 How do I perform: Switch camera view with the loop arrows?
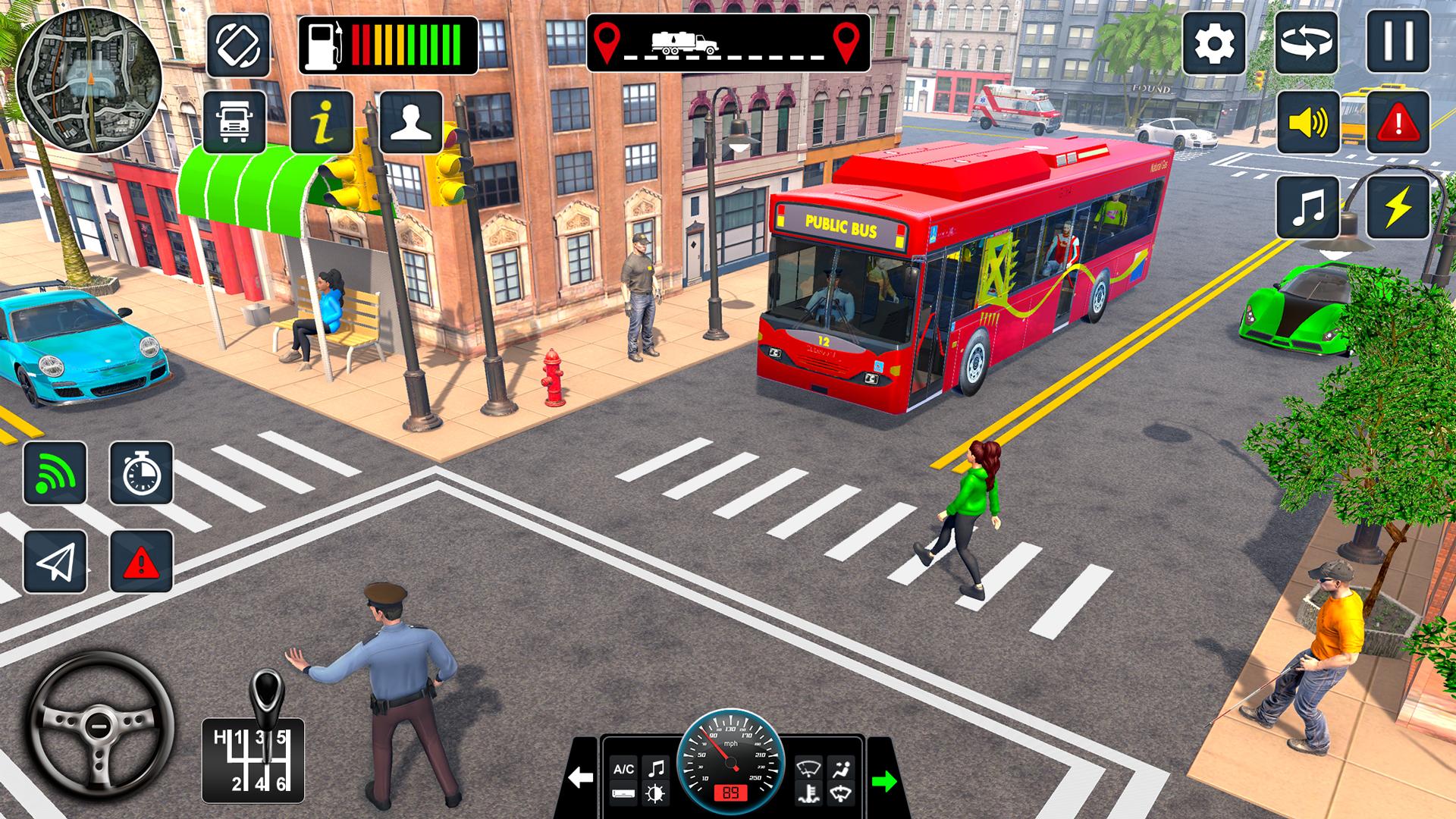point(1306,42)
